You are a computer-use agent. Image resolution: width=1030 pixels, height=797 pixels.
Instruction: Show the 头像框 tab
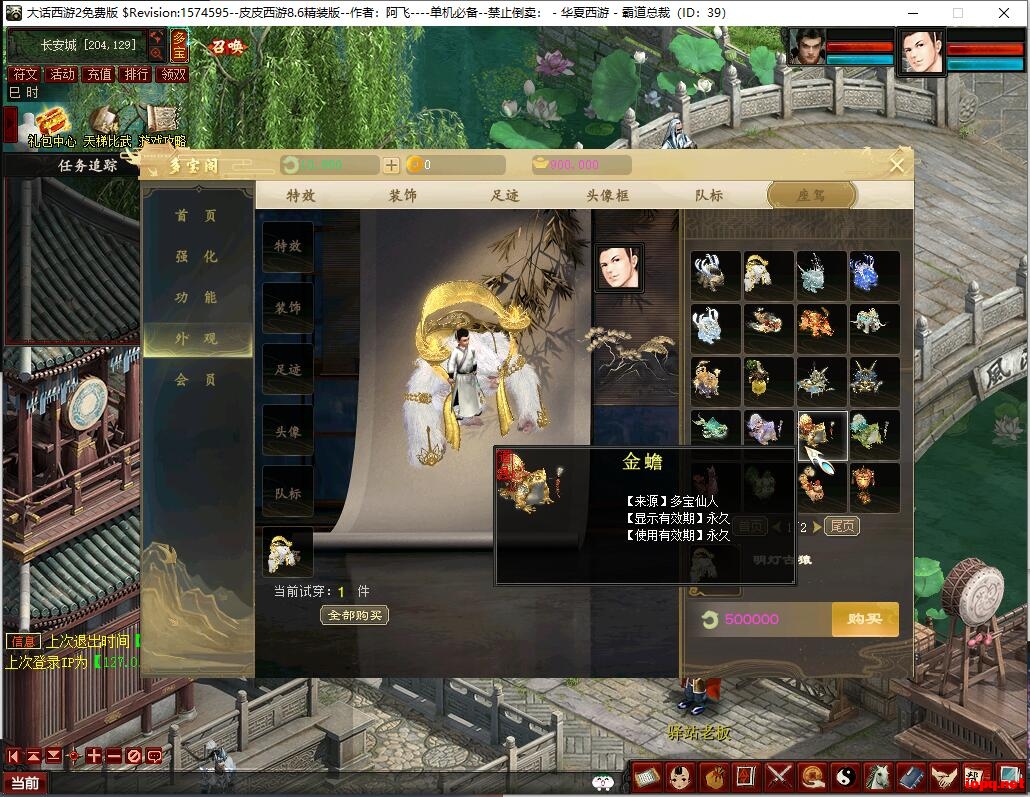pyautogui.click(x=607, y=195)
